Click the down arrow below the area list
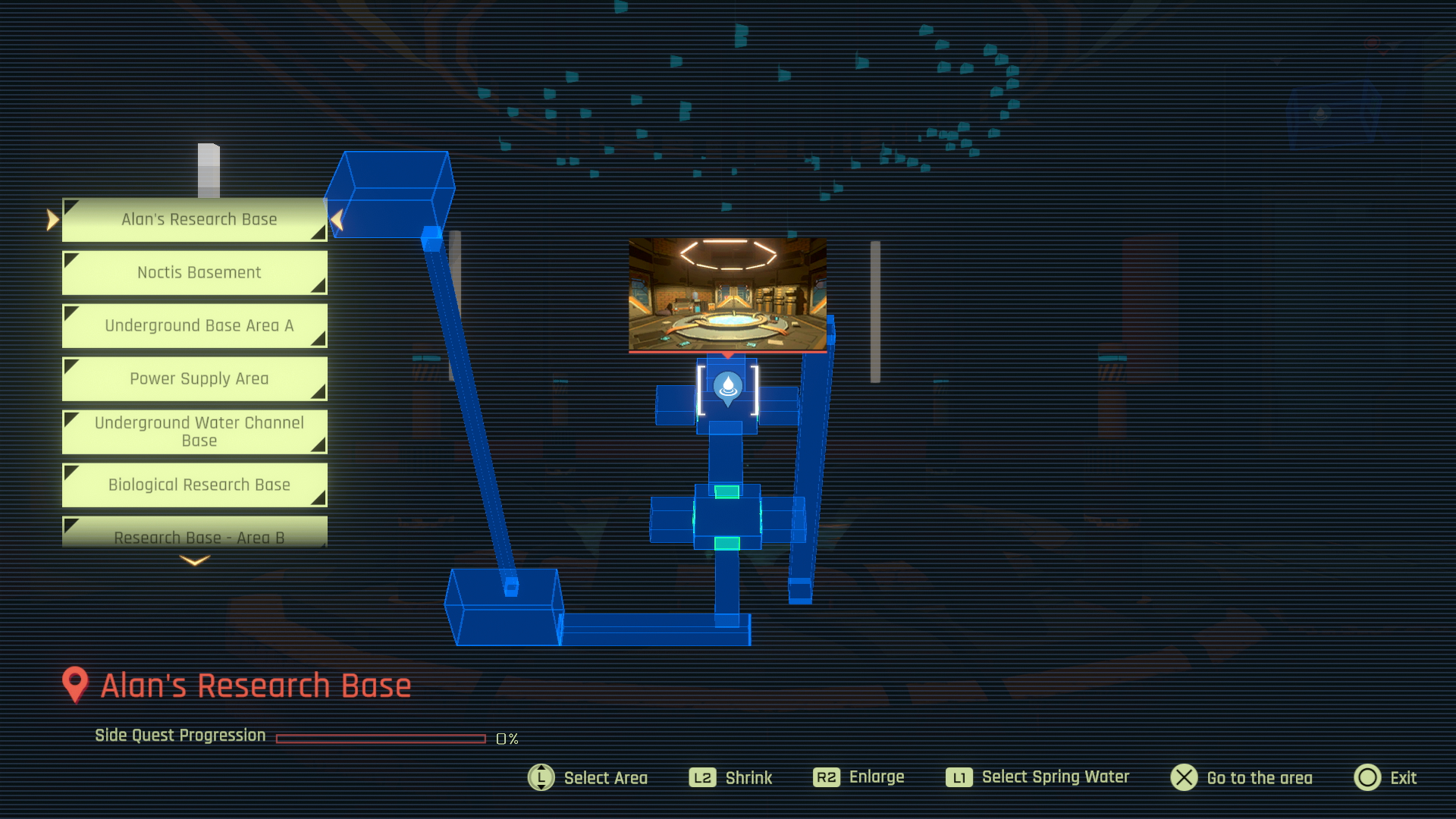 click(195, 561)
